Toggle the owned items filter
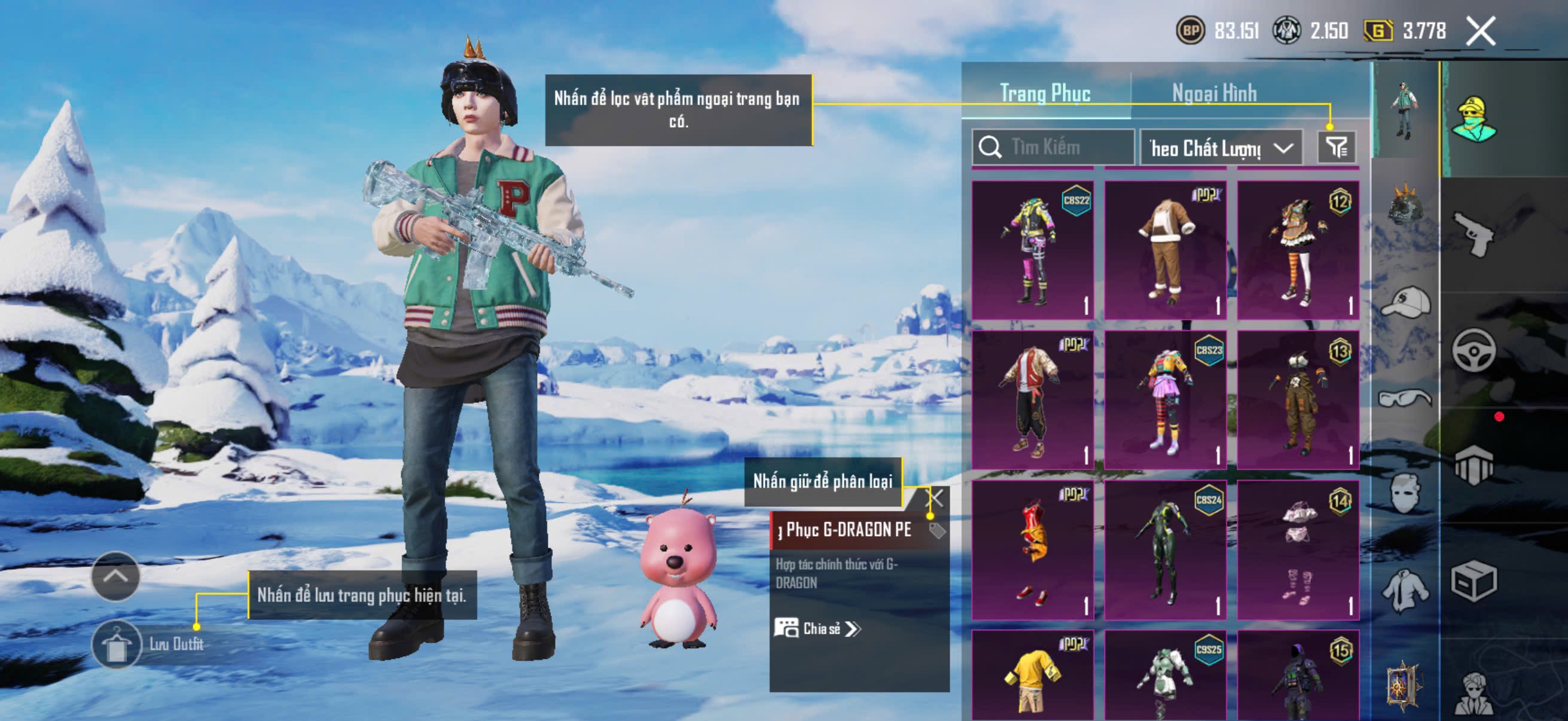1568x721 pixels. pyautogui.click(x=1337, y=147)
